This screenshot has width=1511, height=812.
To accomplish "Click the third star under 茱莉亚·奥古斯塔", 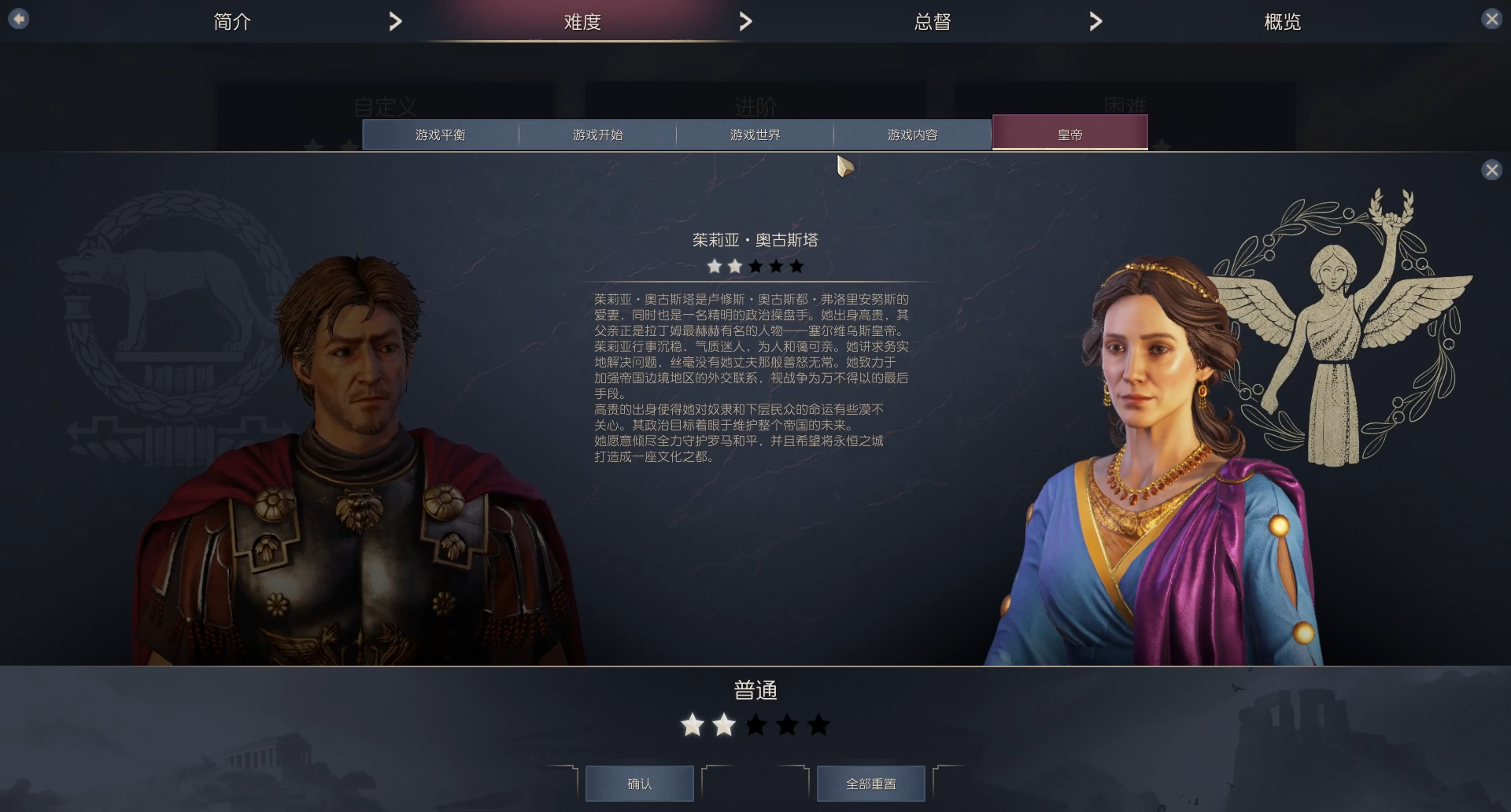I will (754, 266).
